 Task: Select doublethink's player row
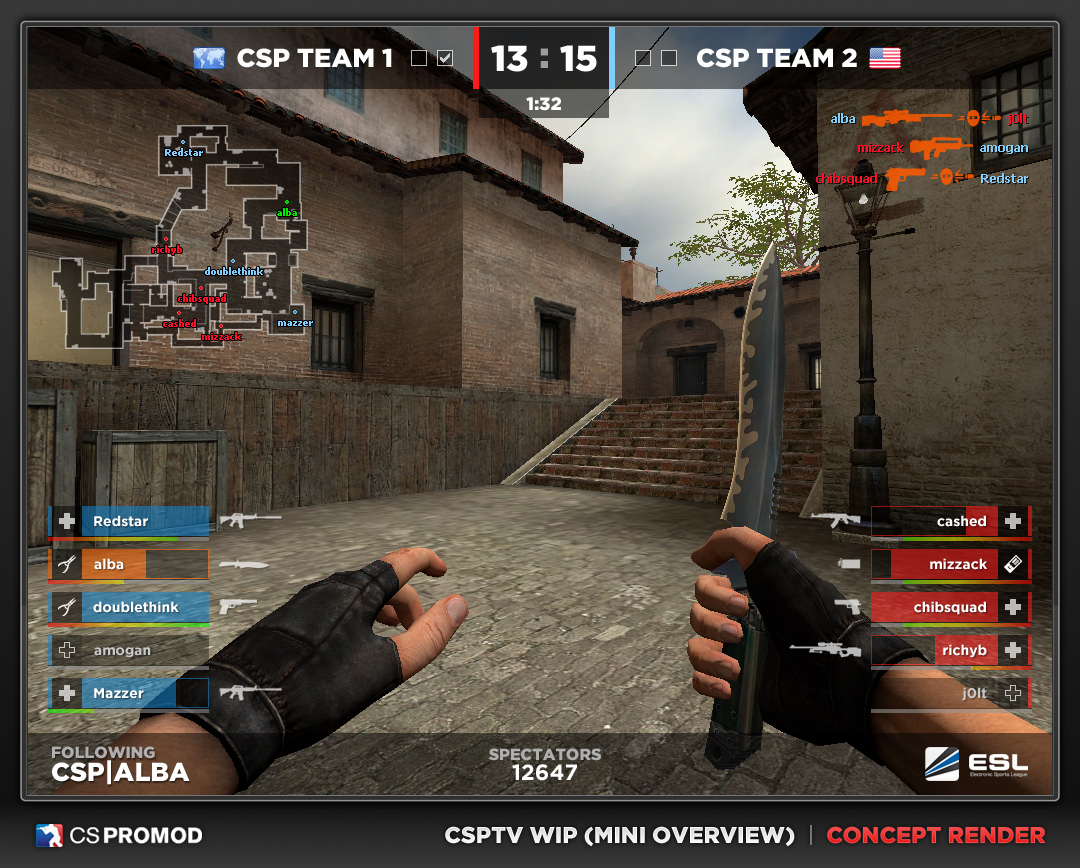click(129, 607)
